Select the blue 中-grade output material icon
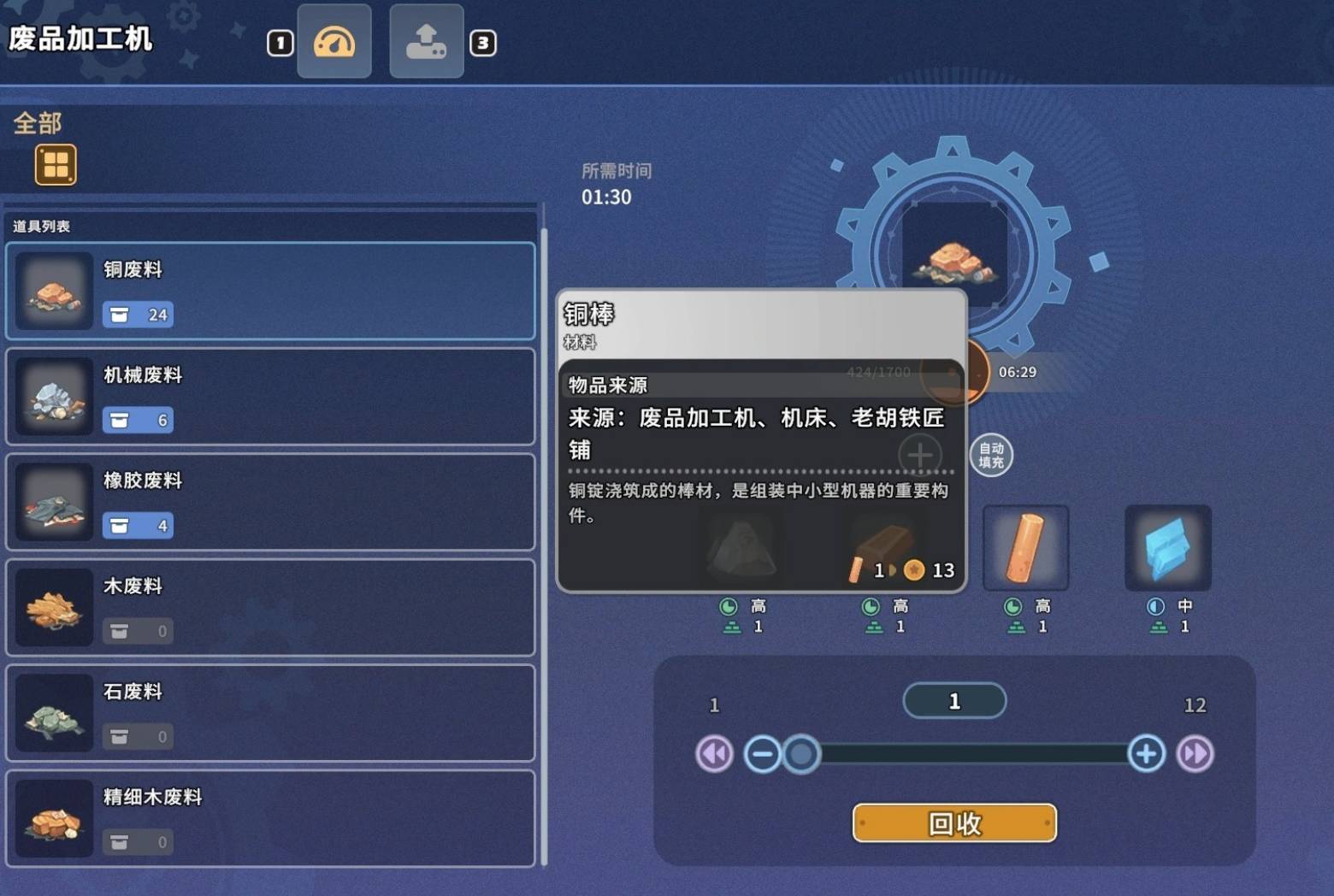The width and height of the screenshot is (1334, 896). 1166,547
